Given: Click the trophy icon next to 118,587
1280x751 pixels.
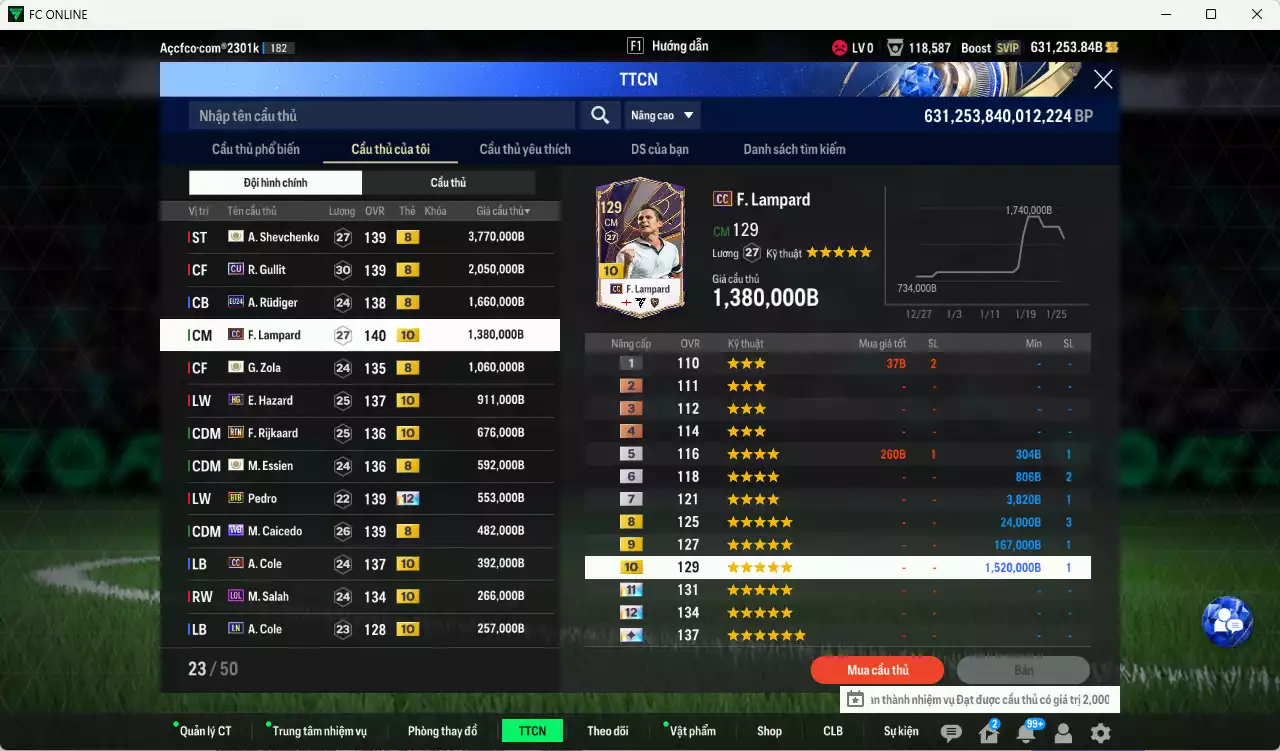Looking at the screenshot, I should click(897, 47).
